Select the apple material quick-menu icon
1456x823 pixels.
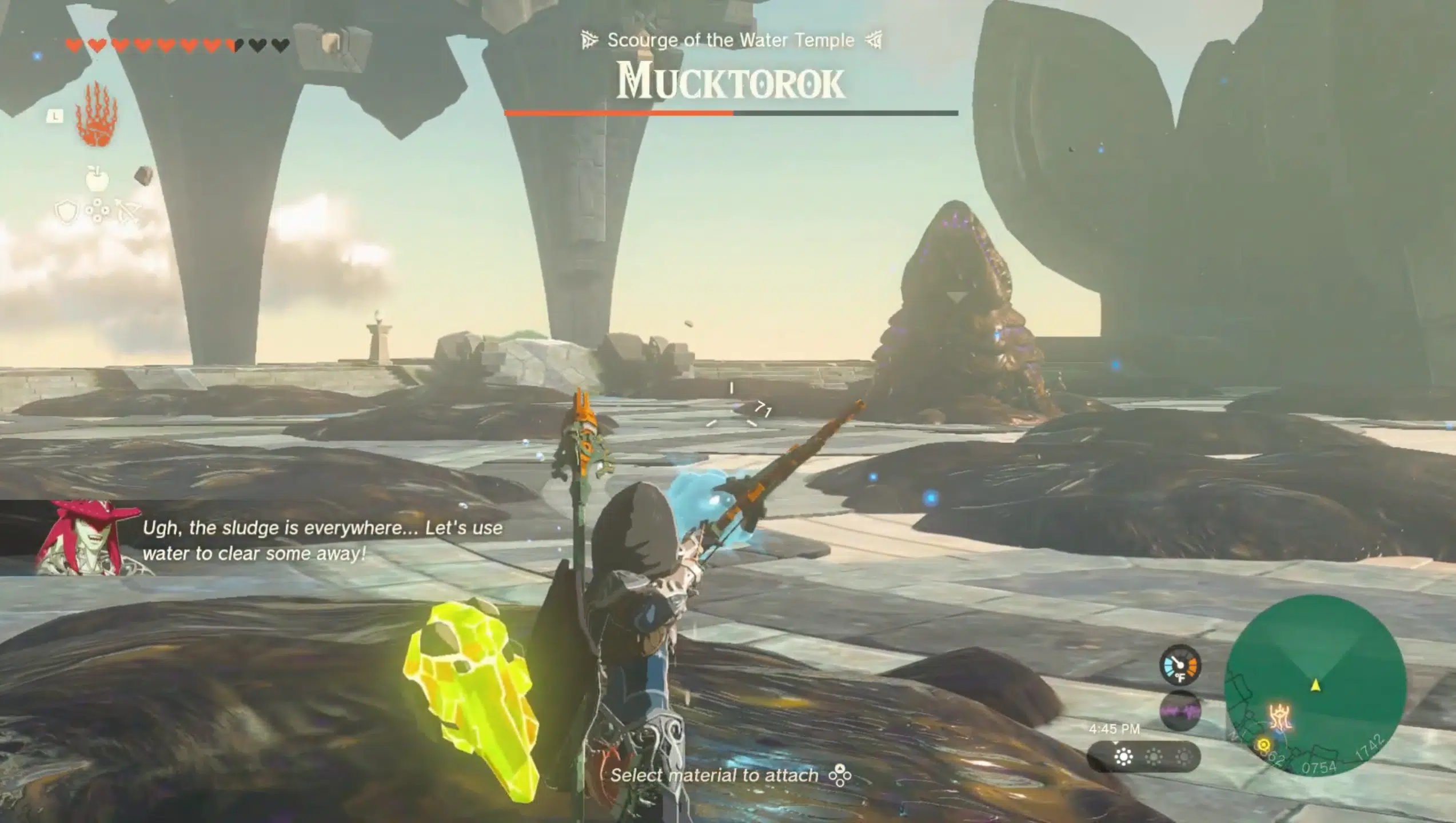pos(97,178)
